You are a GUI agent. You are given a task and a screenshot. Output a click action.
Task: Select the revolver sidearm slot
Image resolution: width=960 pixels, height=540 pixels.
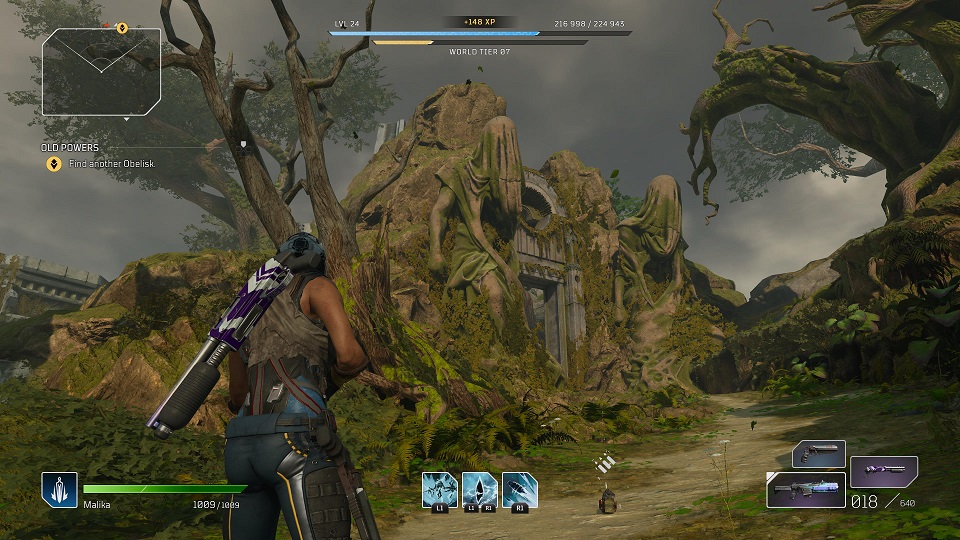click(x=819, y=455)
